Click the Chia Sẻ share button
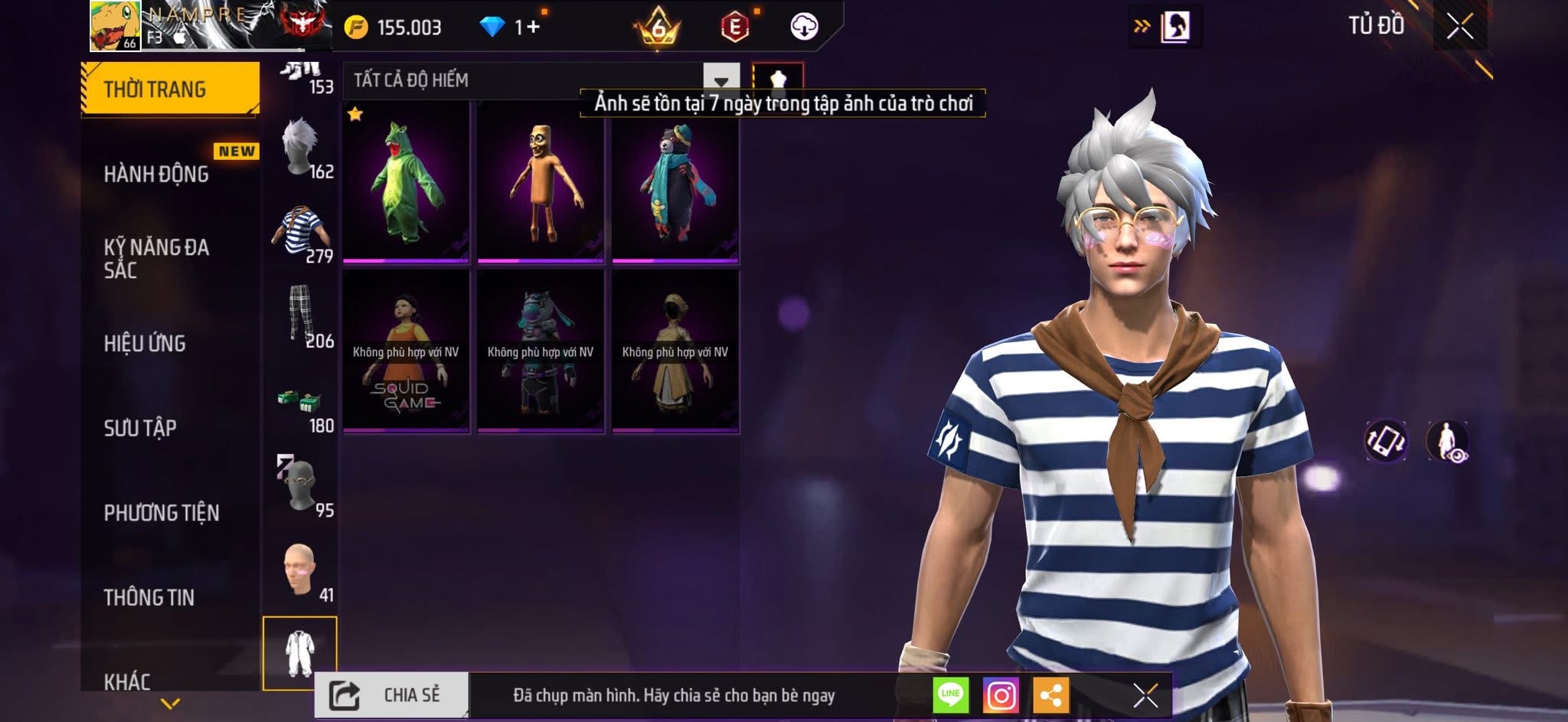Image resolution: width=1568 pixels, height=722 pixels. (391, 695)
